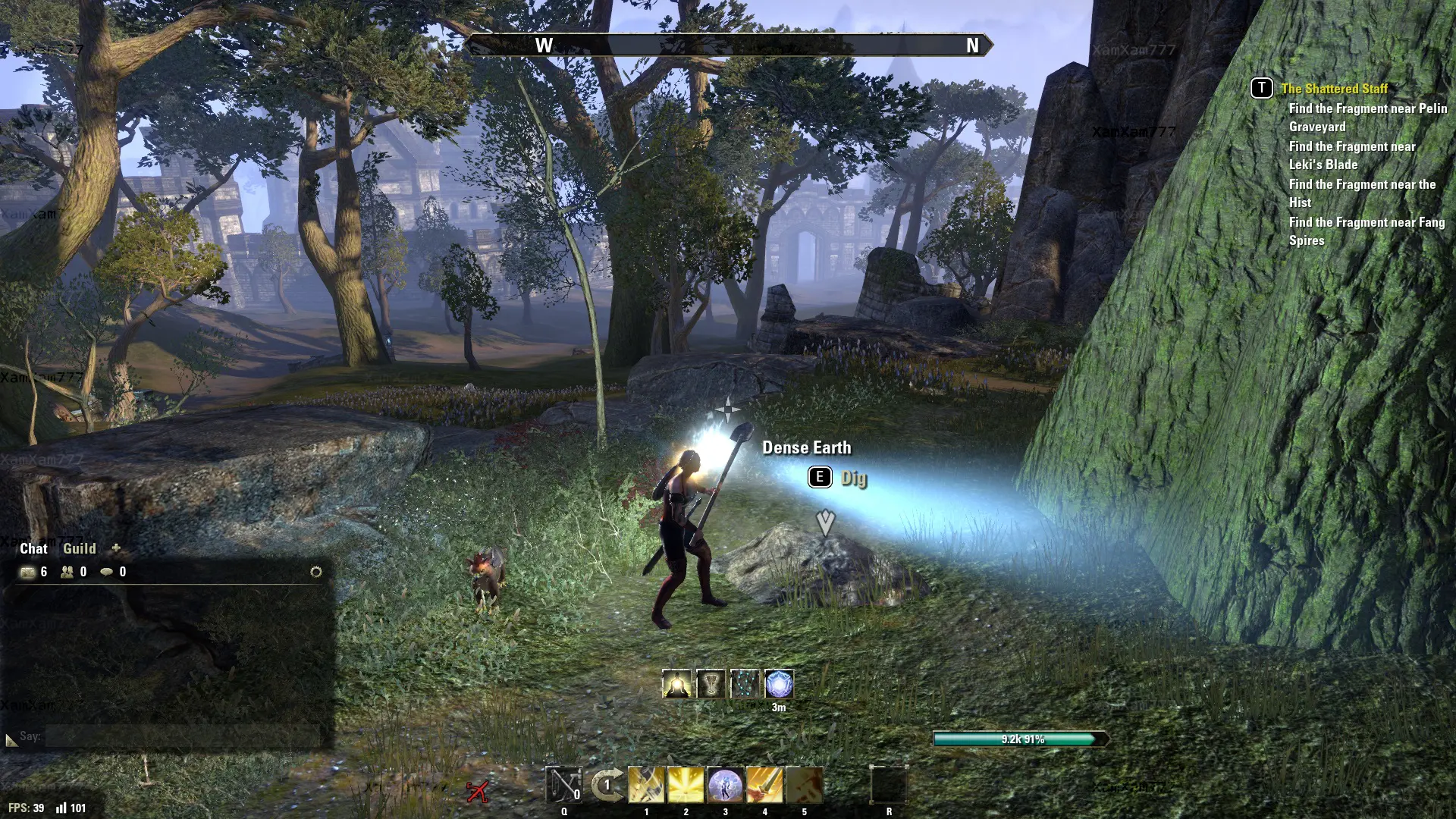The height and width of the screenshot is (819, 1456).
Task: Activate the golden light burst ability
Action: (686, 785)
